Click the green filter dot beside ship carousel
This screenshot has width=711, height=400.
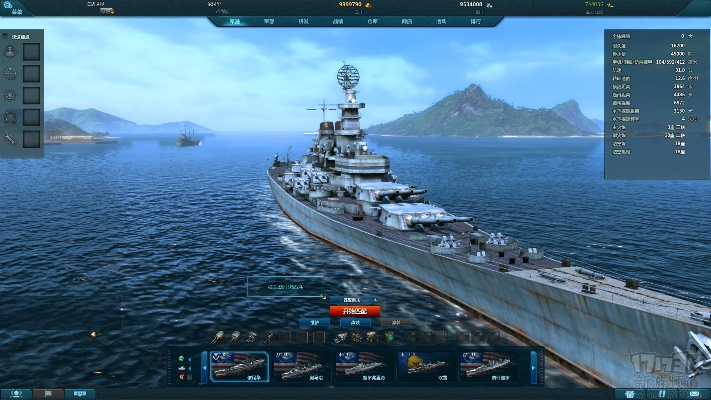click(182, 358)
